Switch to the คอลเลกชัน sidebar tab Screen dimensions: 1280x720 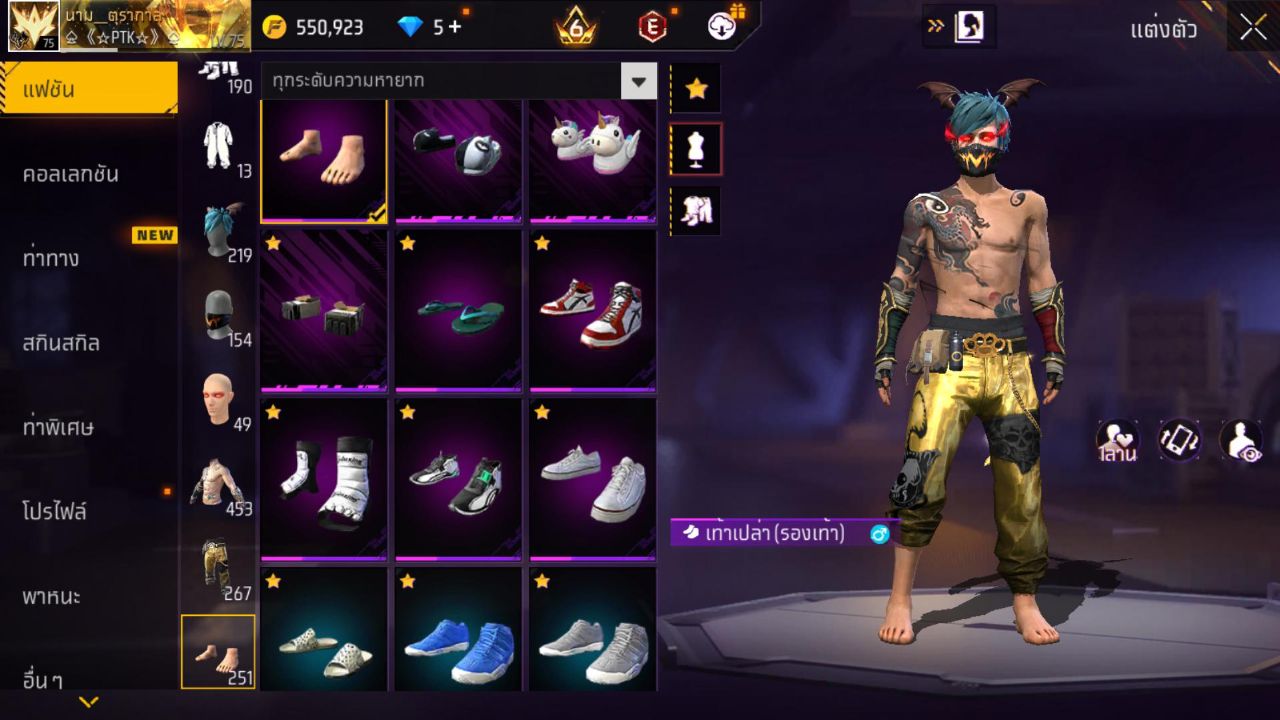click(88, 173)
